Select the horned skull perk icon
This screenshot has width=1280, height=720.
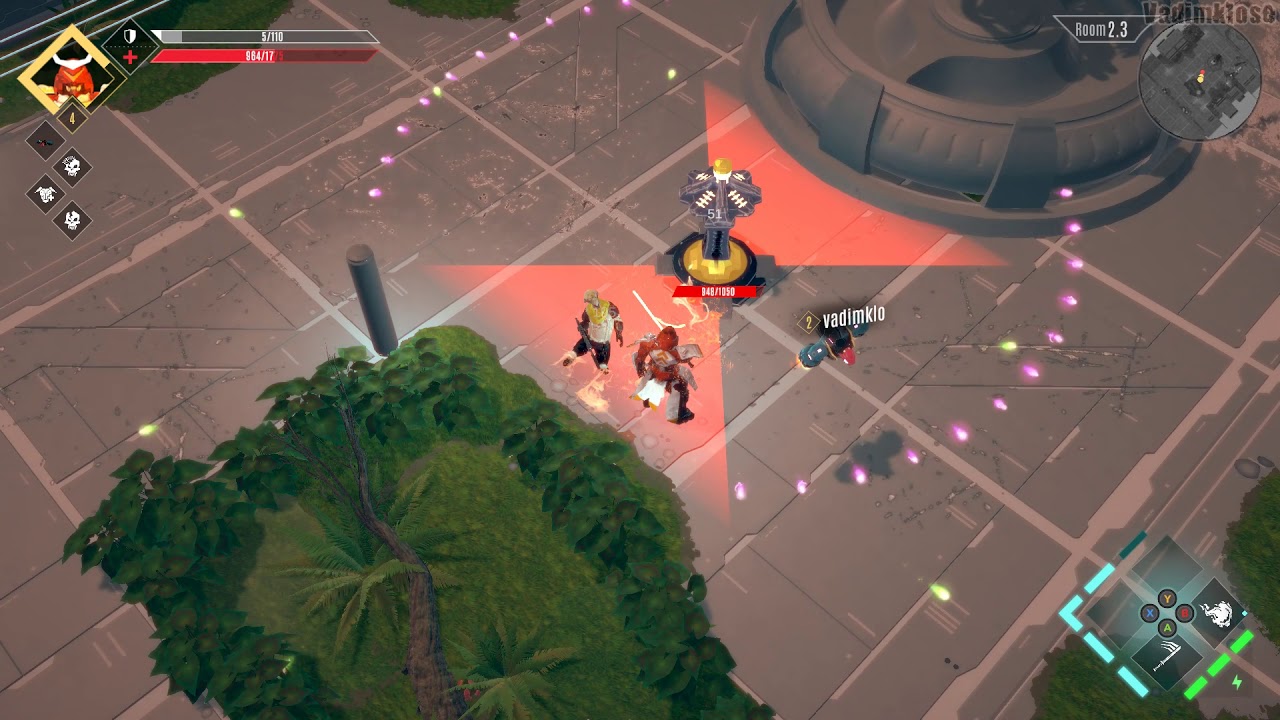coord(72,218)
